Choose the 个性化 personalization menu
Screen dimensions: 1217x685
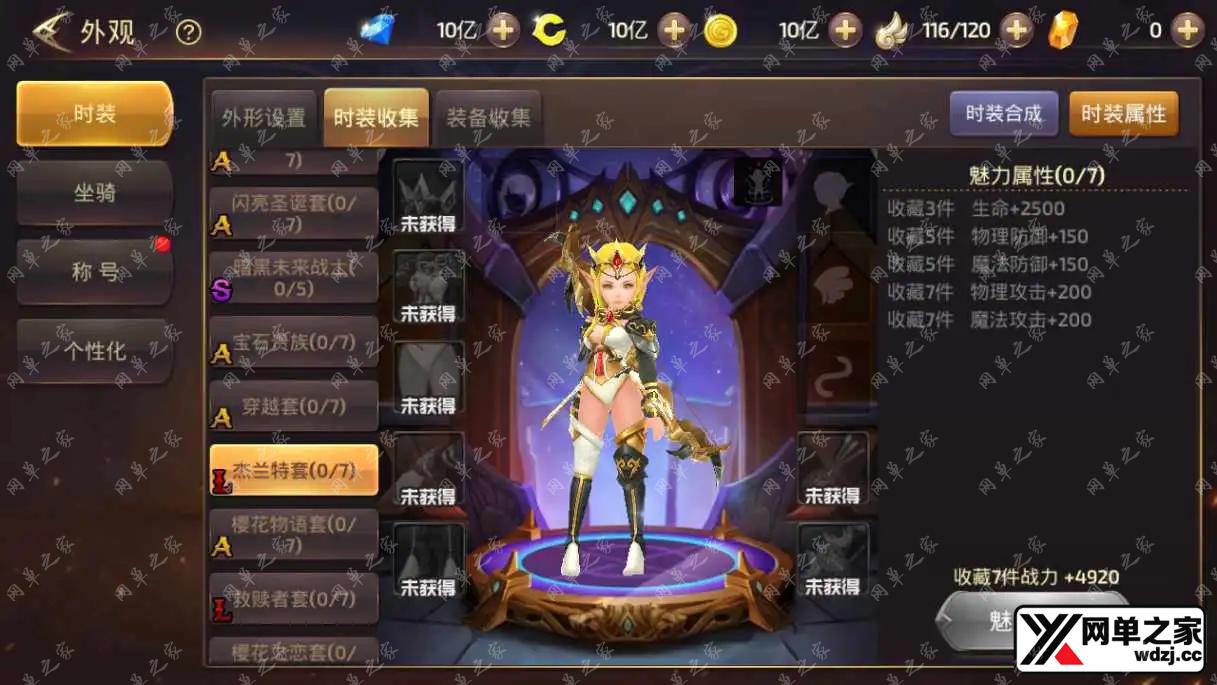point(95,351)
